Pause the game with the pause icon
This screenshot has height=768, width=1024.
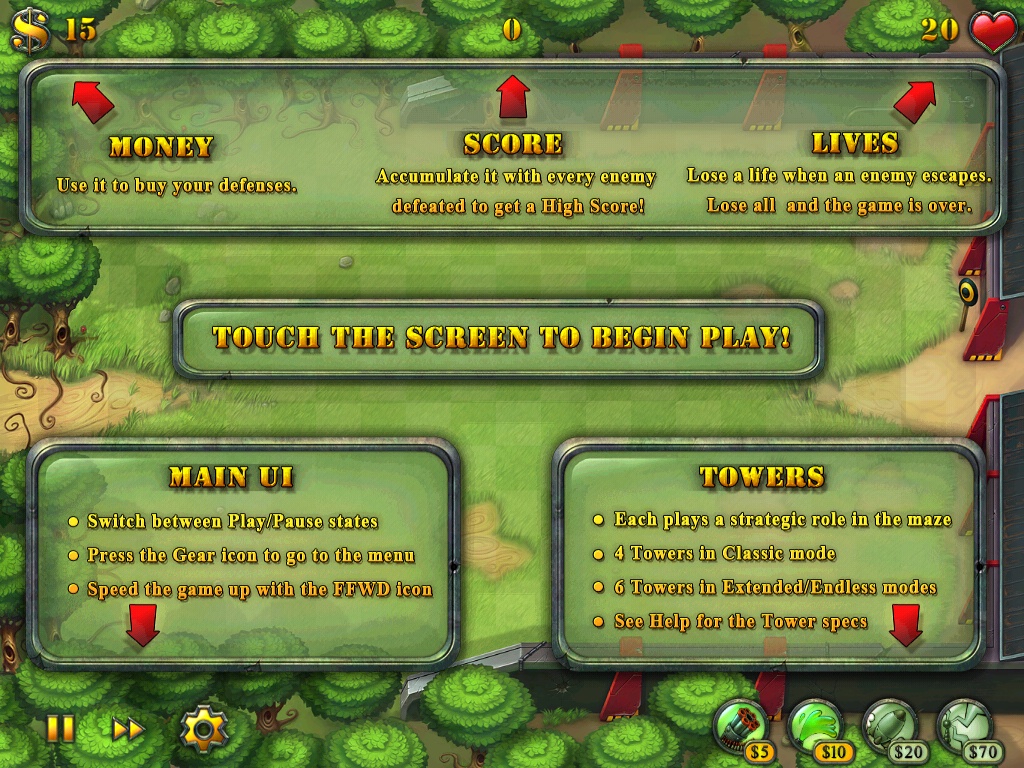pyautogui.click(x=61, y=728)
